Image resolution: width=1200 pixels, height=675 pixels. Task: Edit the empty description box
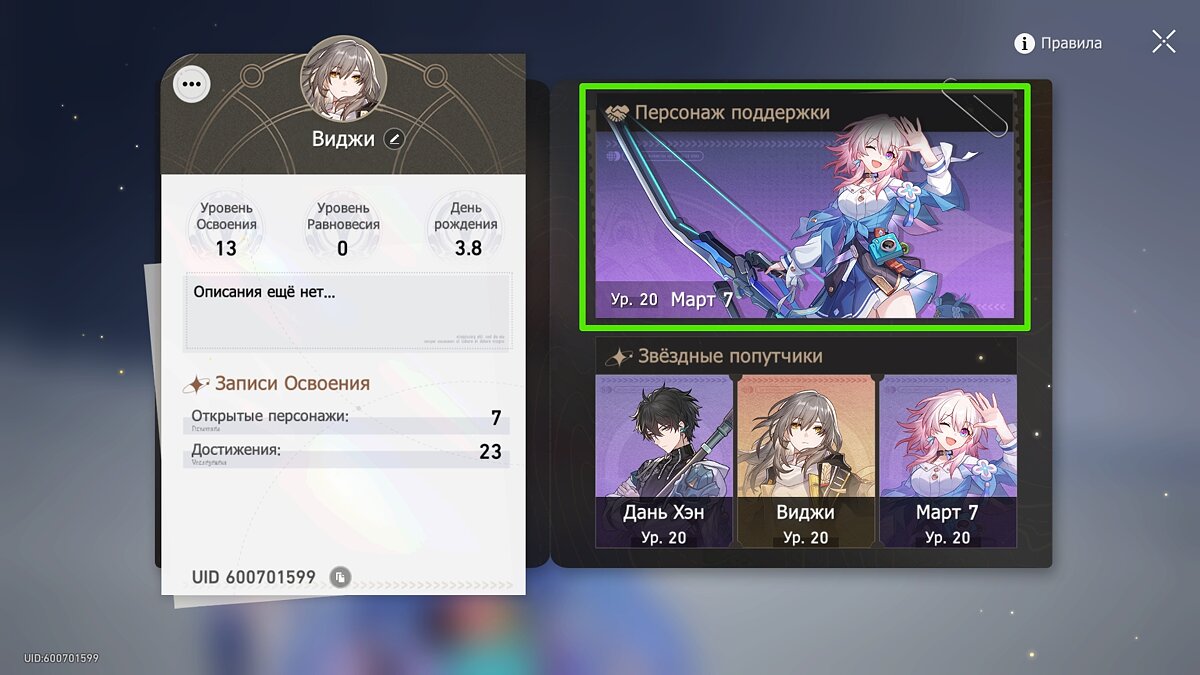point(347,310)
